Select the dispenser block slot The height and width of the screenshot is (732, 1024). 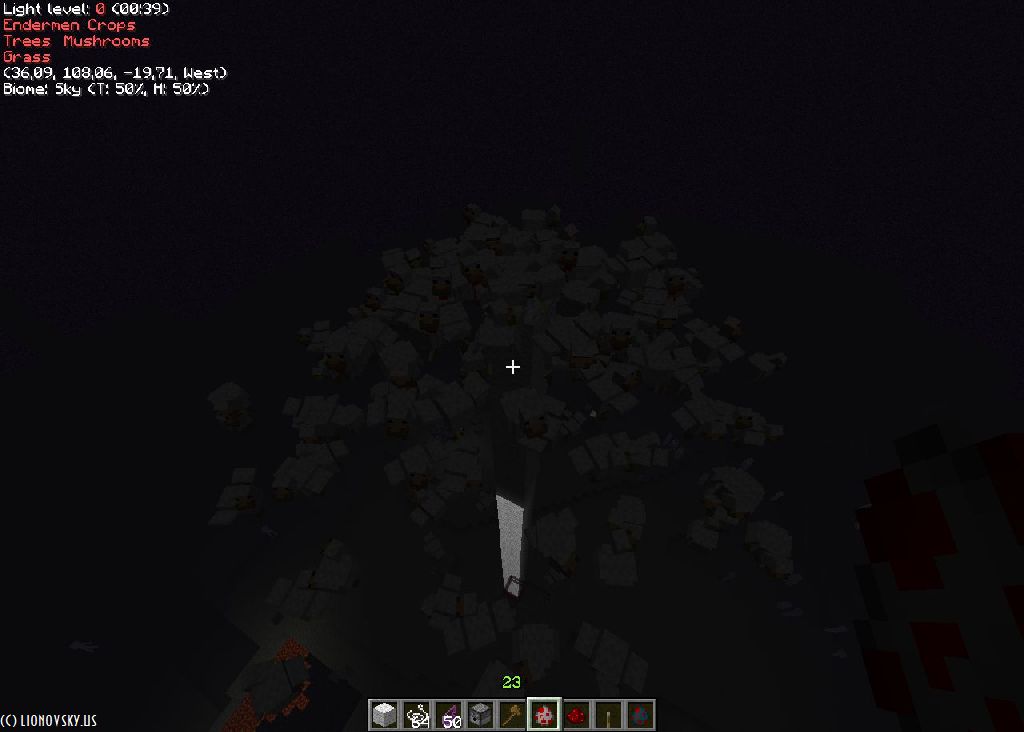480,714
